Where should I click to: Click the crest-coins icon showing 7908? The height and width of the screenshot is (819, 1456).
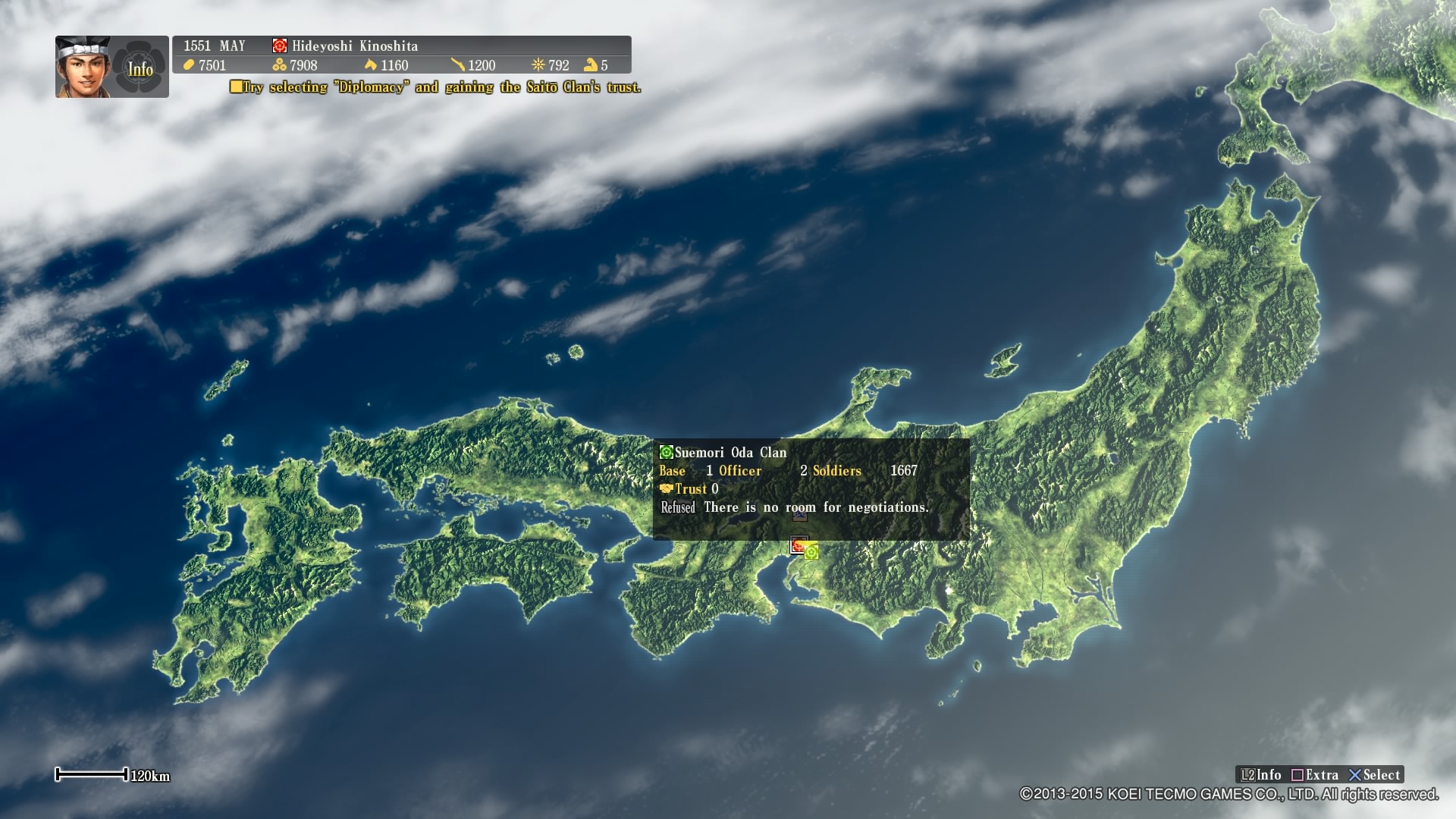point(279,66)
